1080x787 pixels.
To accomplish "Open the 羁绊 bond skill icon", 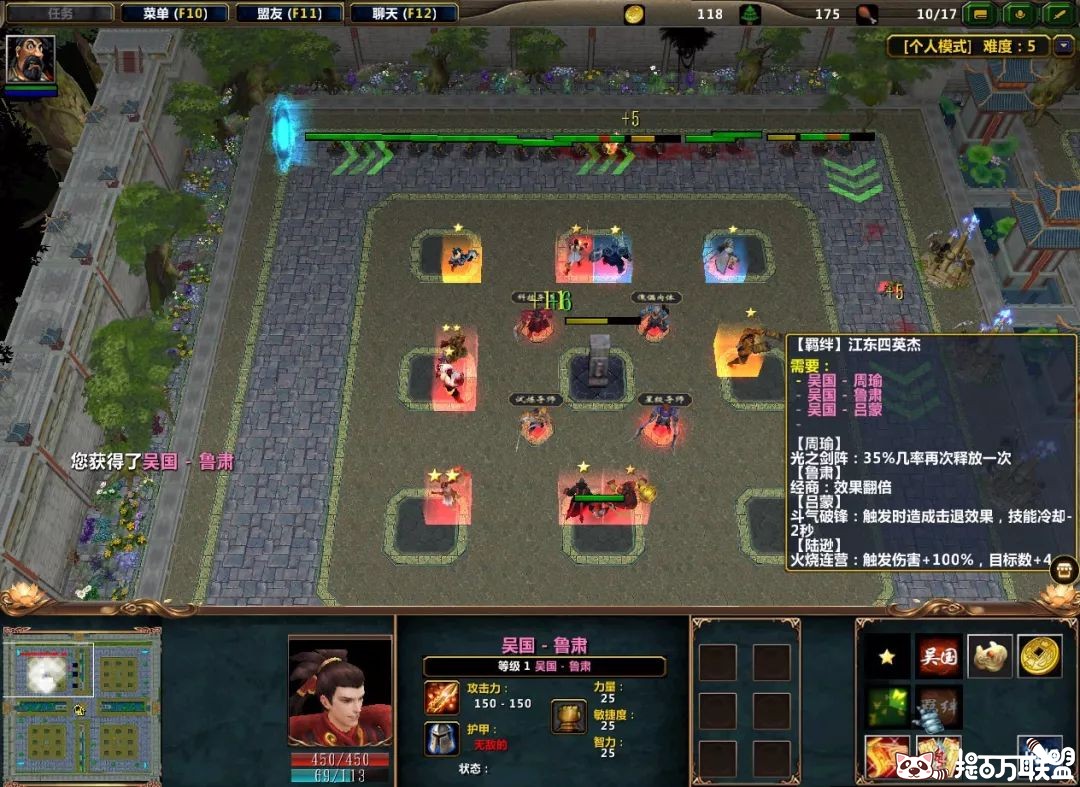I will [939, 706].
